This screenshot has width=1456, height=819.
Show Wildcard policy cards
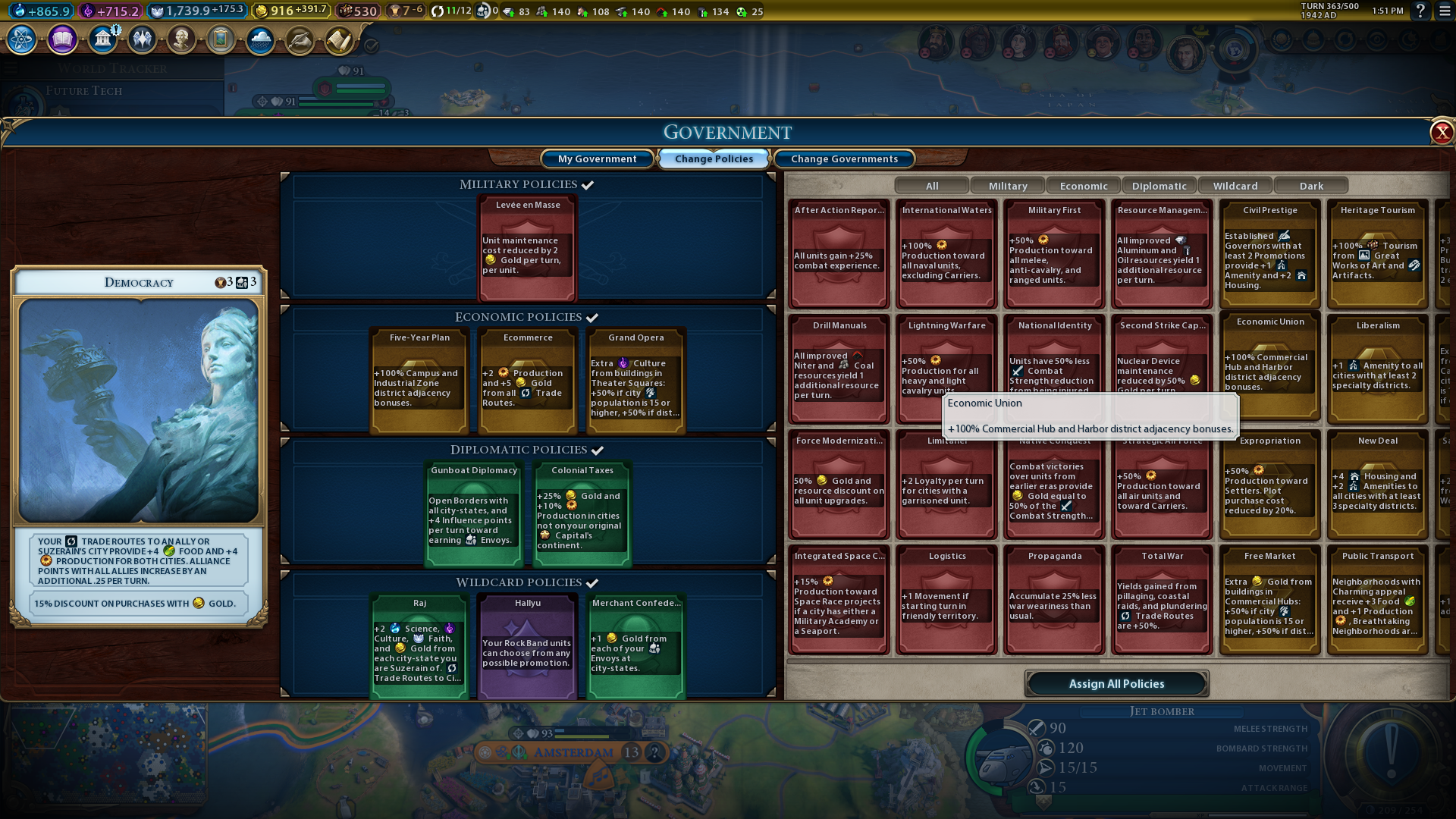coord(1235,186)
